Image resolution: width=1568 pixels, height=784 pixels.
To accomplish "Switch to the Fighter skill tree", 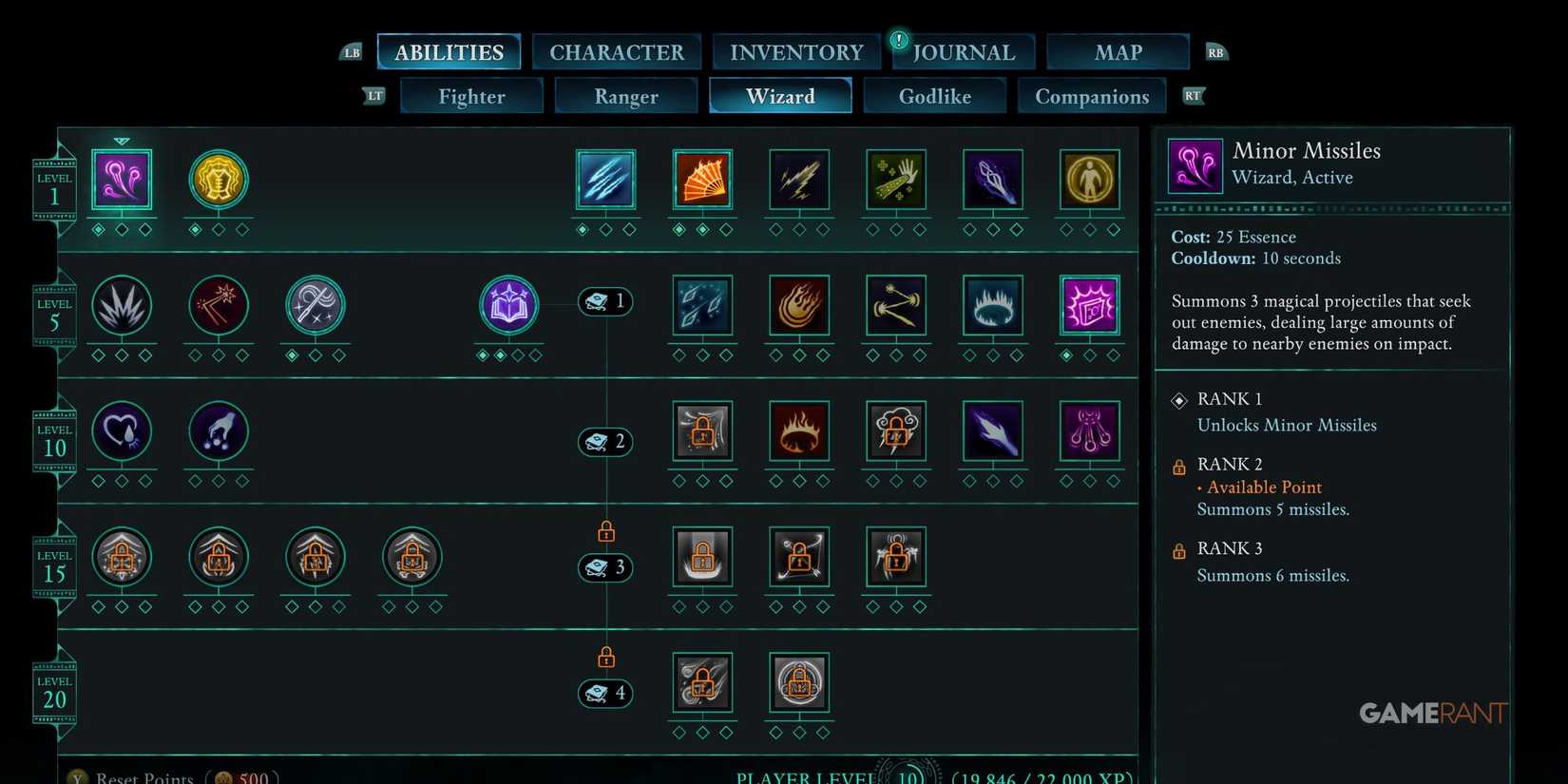I will coord(471,95).
